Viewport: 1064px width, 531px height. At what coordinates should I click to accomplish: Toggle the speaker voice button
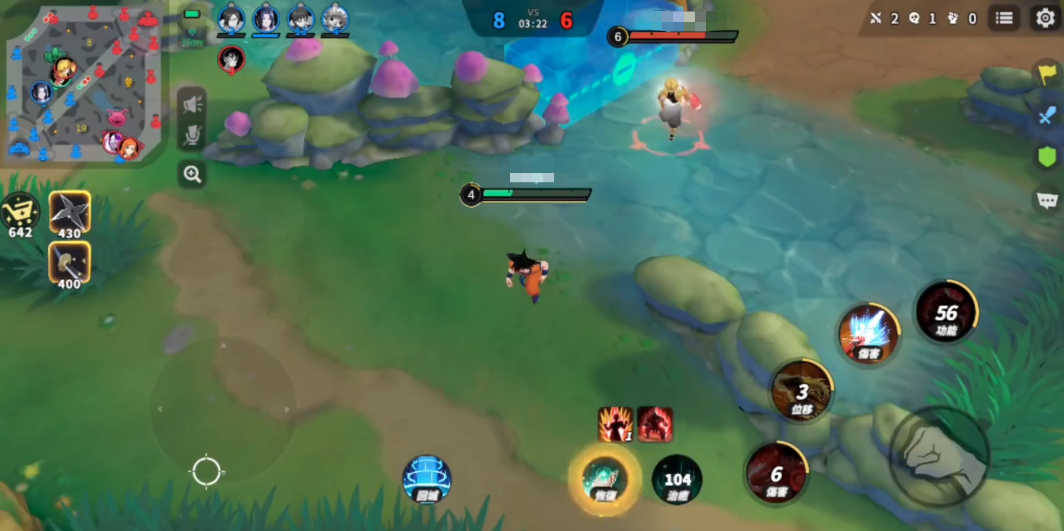click(x=192, y=103)
